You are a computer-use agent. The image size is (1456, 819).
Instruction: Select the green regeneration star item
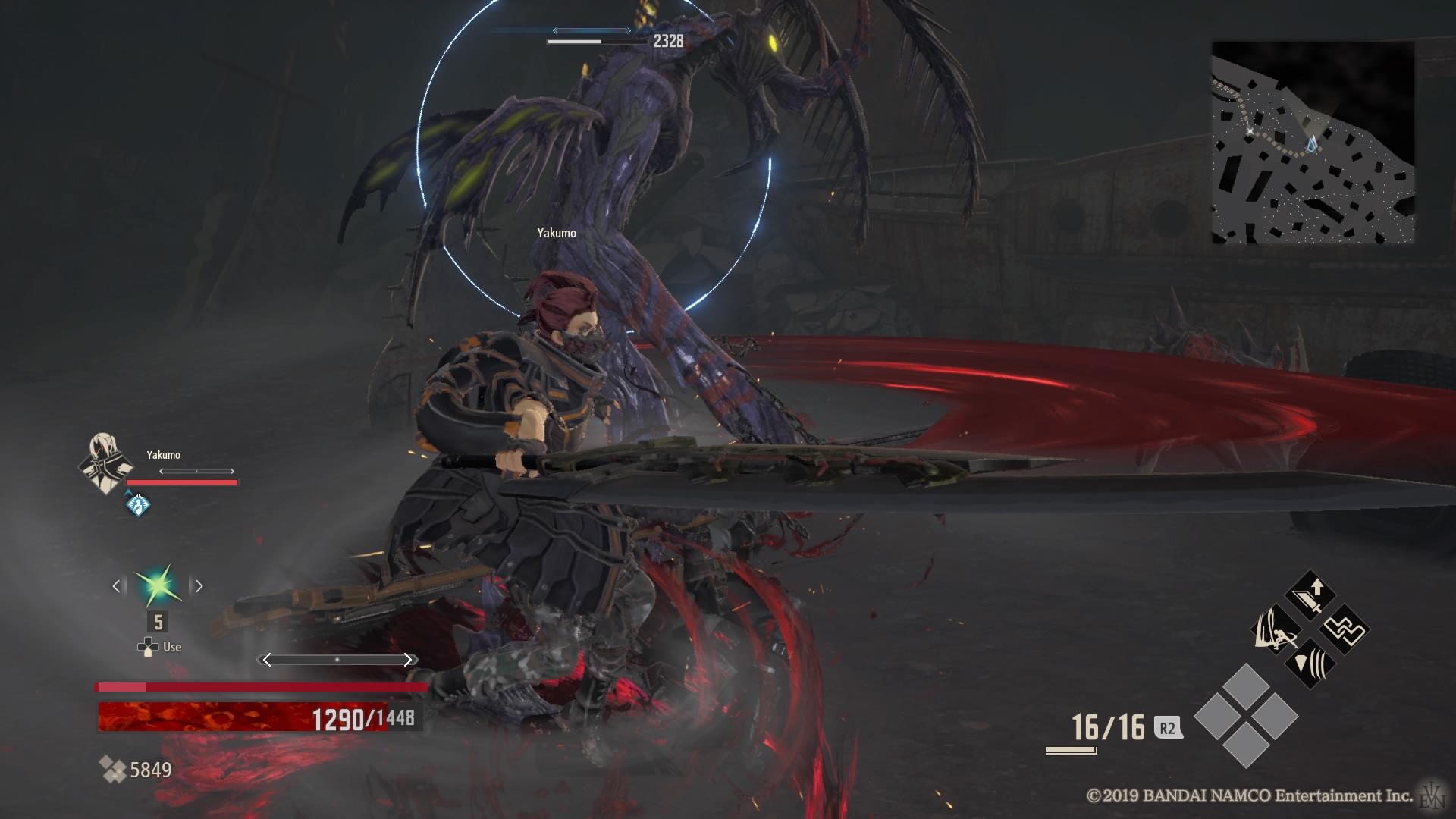point(158,585)
